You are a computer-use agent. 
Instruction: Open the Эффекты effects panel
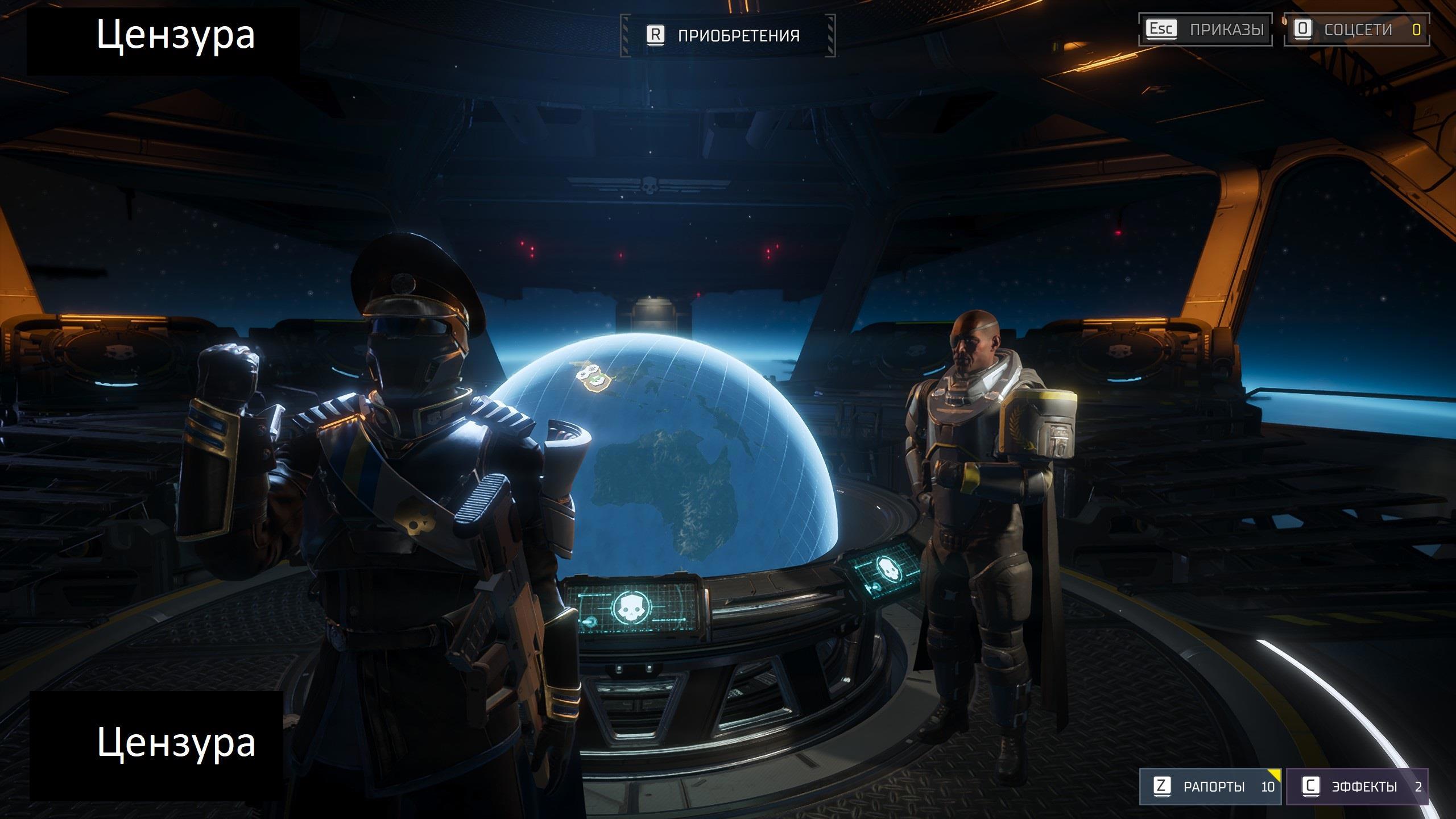(x=1356, y=787)
